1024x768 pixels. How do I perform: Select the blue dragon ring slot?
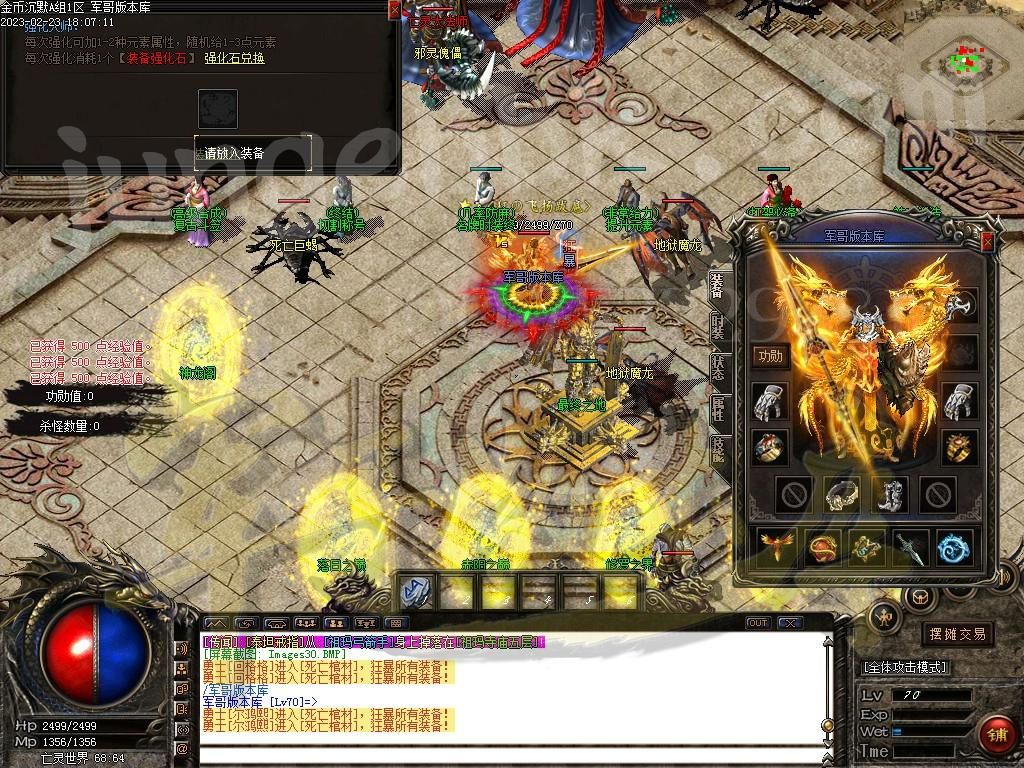tap(954, 547)
